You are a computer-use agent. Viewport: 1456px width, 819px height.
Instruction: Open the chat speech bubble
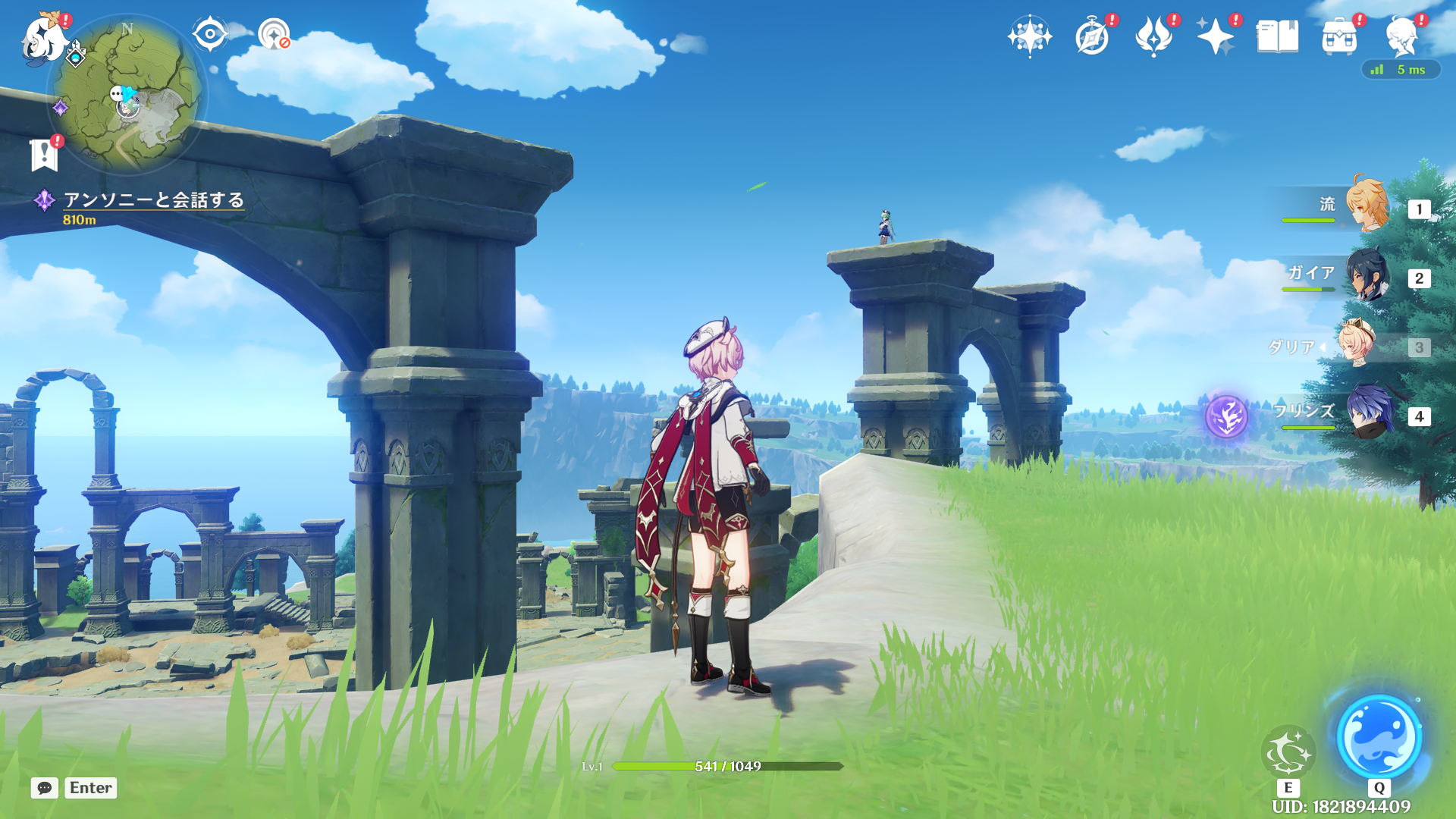pyautogui.click(x=45, y=788)
